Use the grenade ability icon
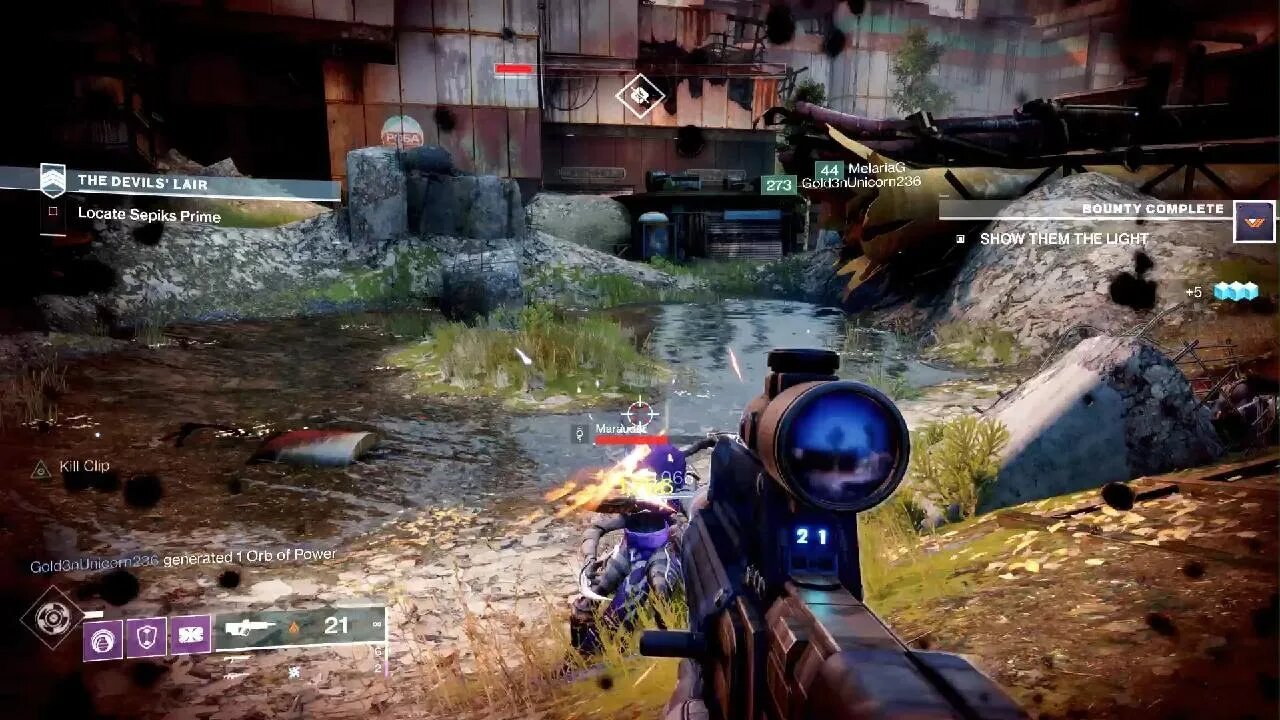The width and height of the screenshot is (1280, 720). [x=103, y=637]
